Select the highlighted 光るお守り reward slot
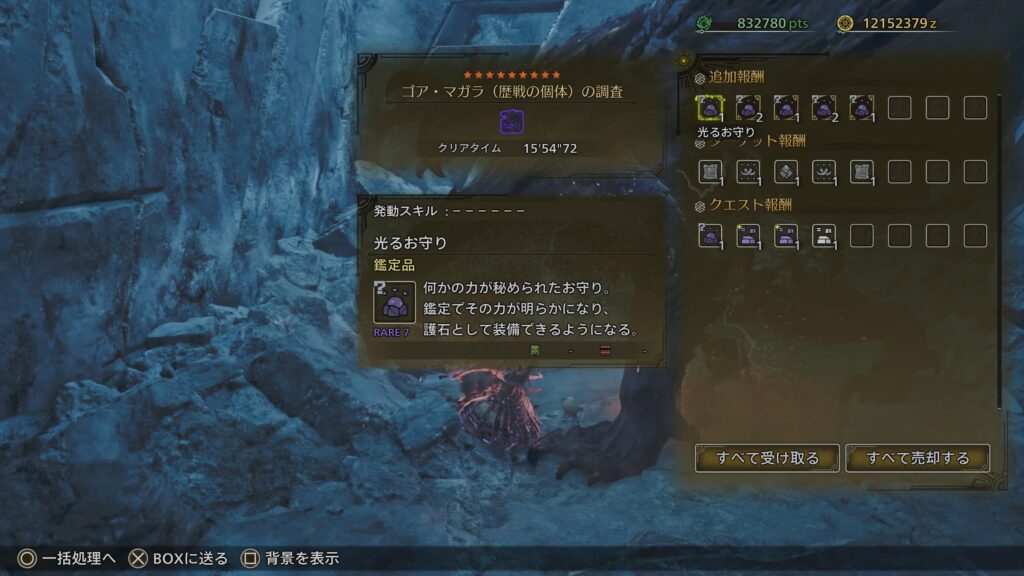The width and height of the screenshot is (1024, 576). coord(710,107)
